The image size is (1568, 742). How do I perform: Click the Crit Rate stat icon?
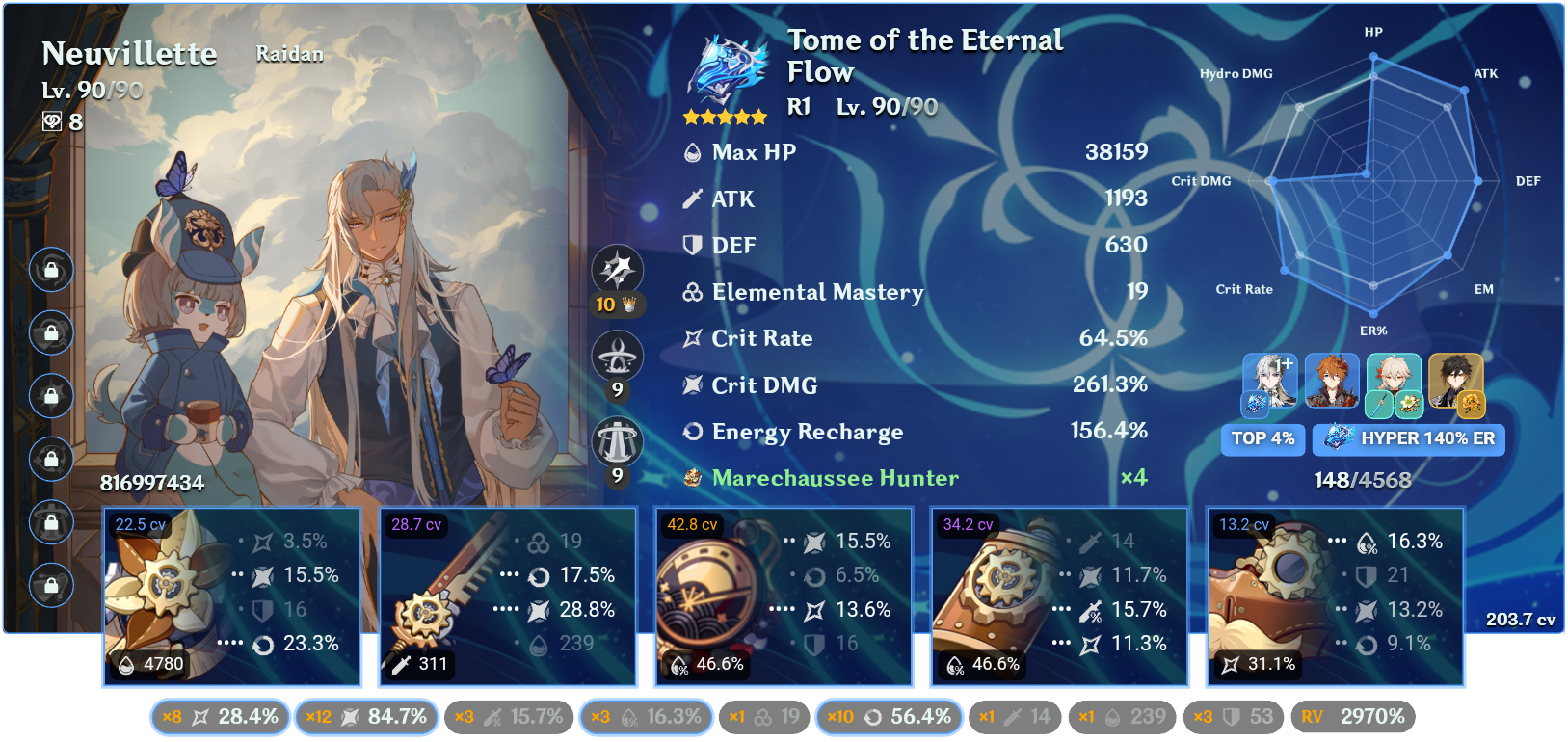692,338
